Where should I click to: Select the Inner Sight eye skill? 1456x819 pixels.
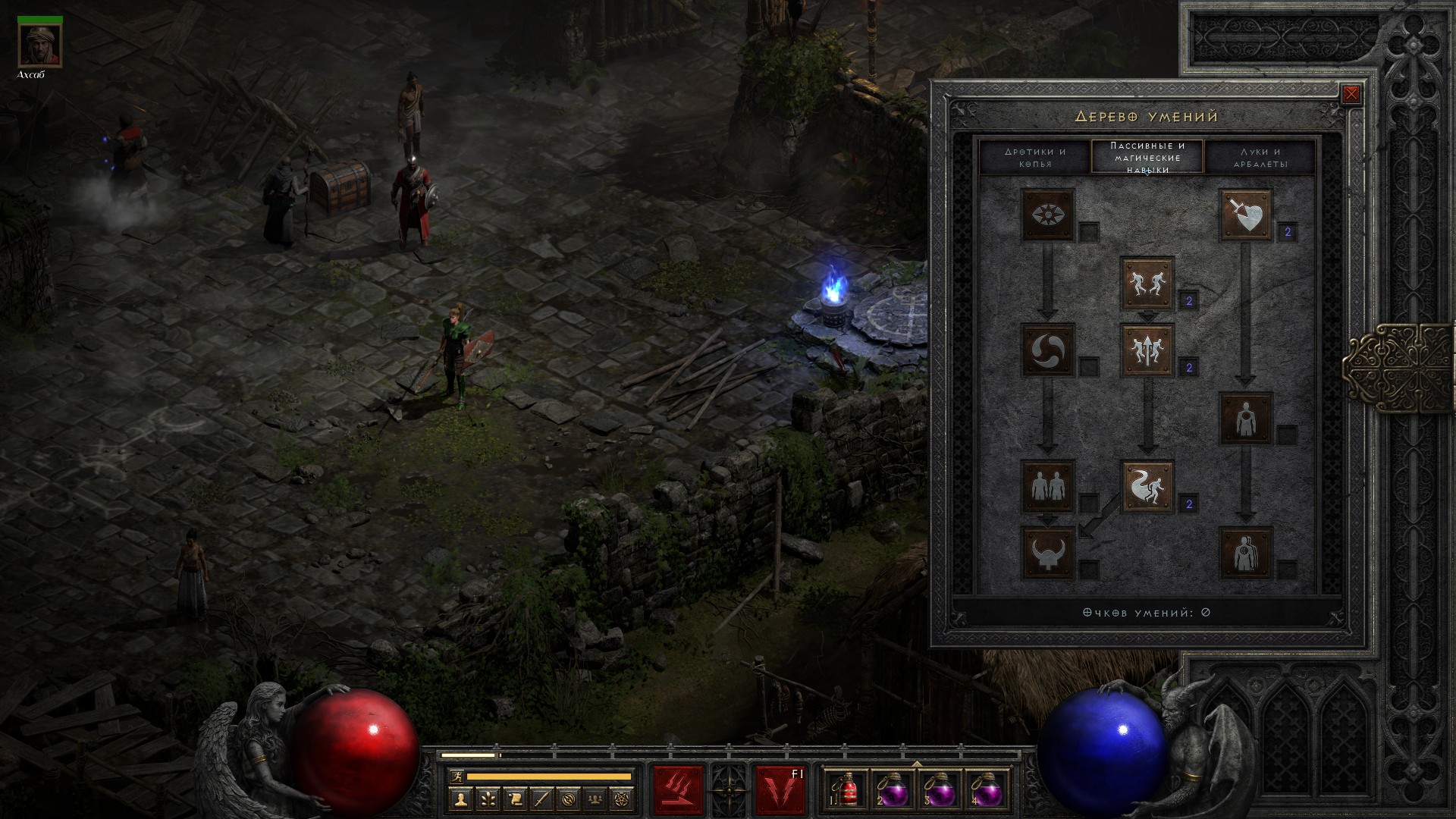1048,215
